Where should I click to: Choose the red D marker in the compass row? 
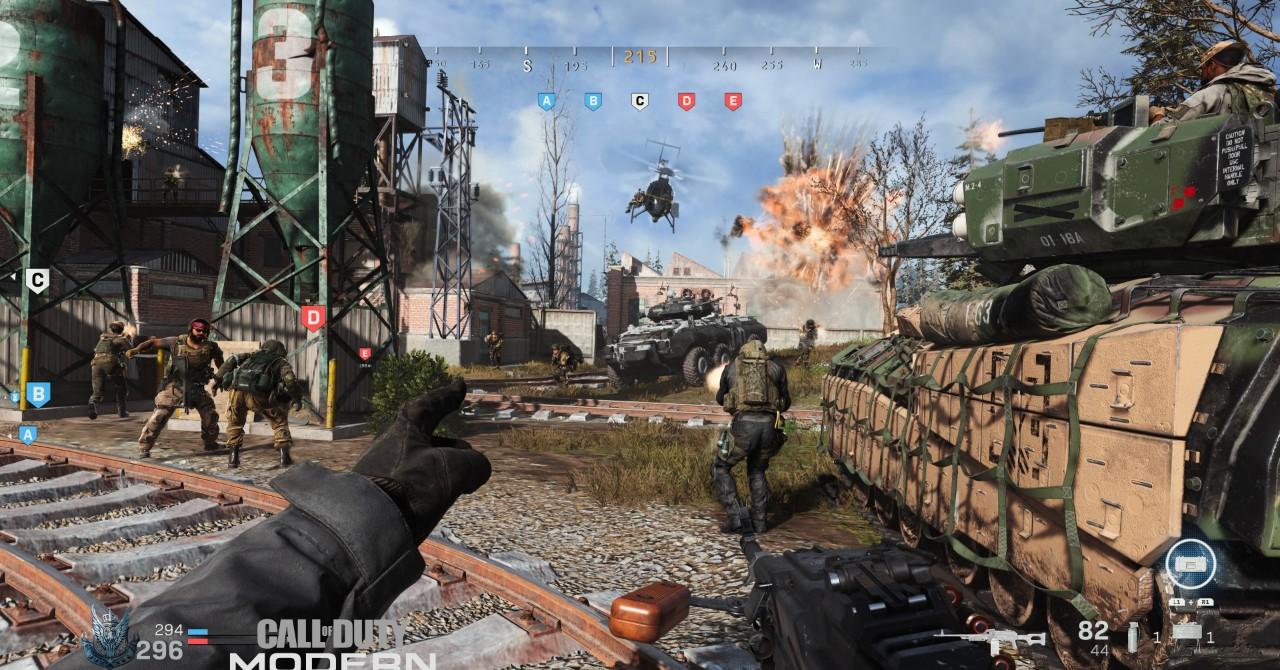pos(686,100)
